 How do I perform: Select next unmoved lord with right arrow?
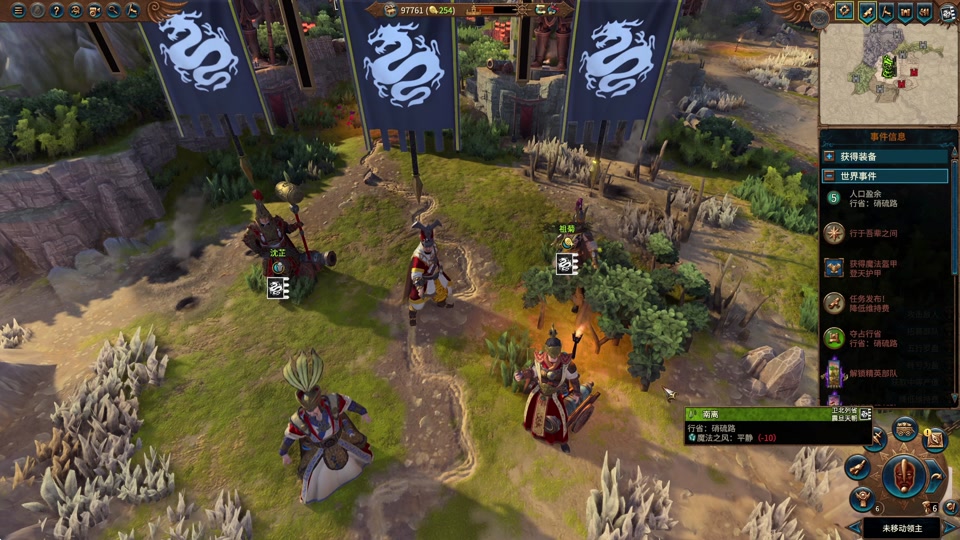tap(951, 527)
